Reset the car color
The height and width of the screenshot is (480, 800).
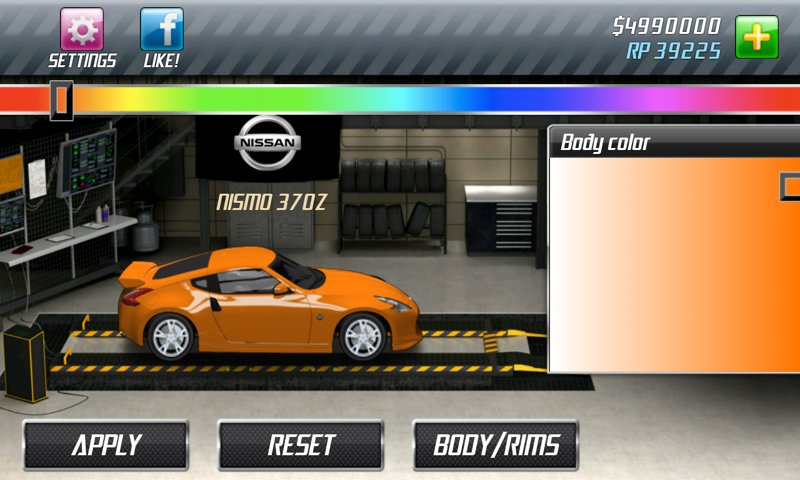(300, 445)
